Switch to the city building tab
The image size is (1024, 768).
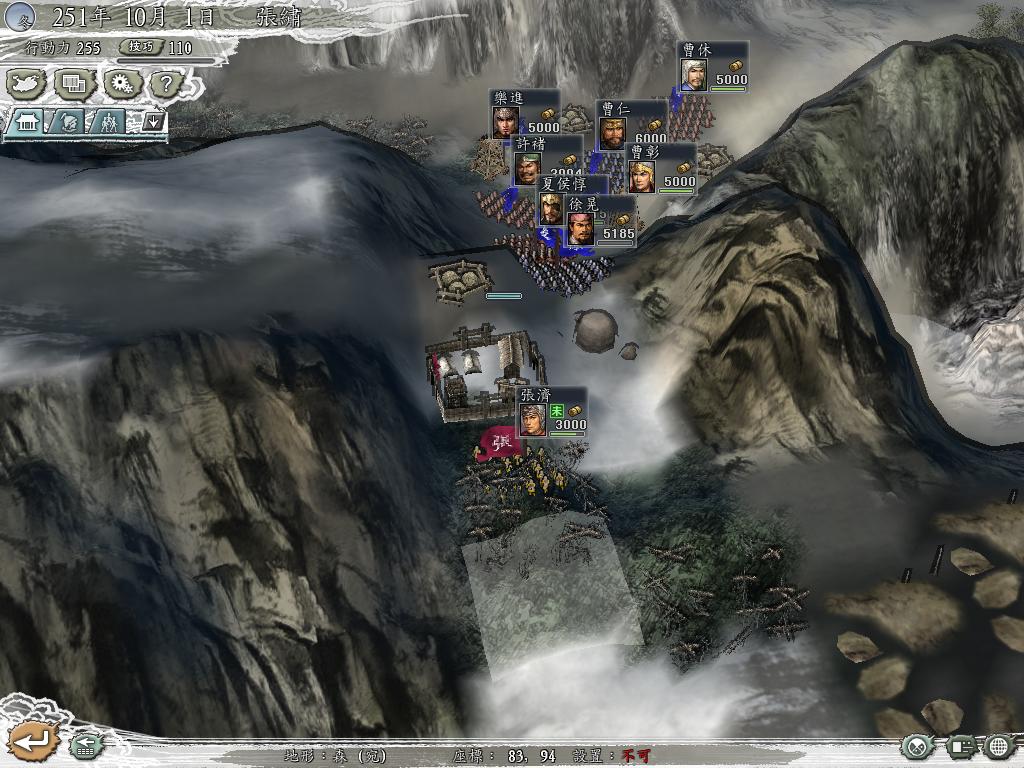[27, 122]
